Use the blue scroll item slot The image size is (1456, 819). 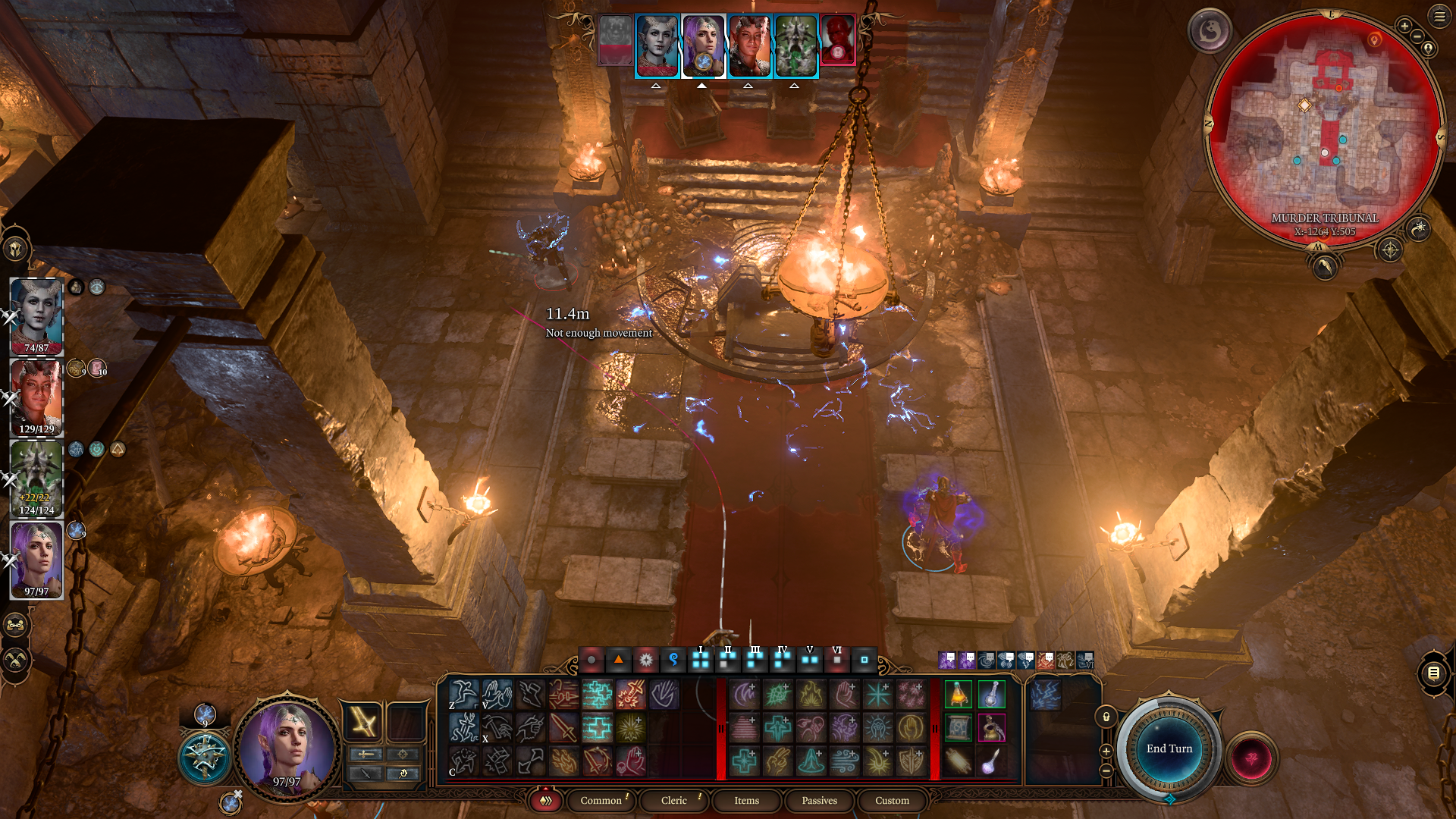(x=958, y=728)
